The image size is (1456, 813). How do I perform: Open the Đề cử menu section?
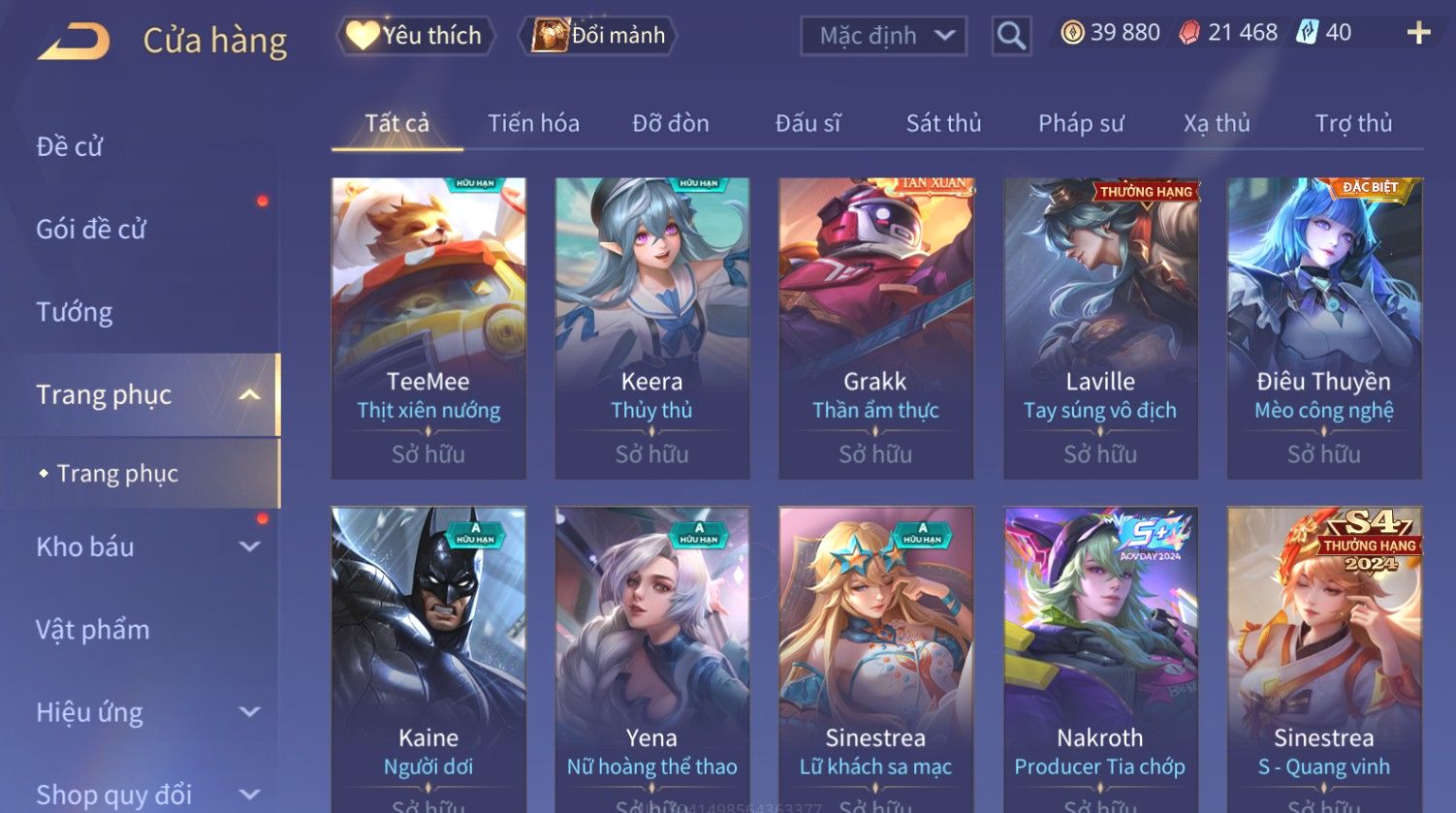(70, 146)
